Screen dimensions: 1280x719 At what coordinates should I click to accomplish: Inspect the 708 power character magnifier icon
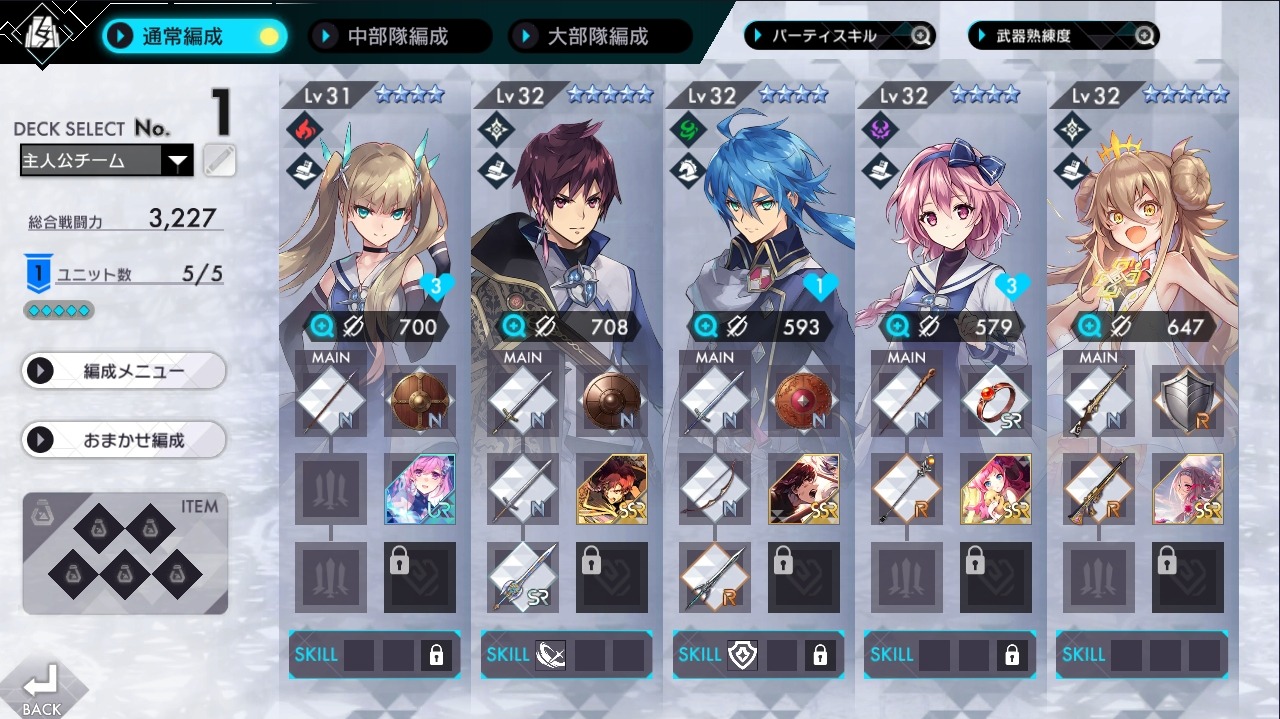513,326
